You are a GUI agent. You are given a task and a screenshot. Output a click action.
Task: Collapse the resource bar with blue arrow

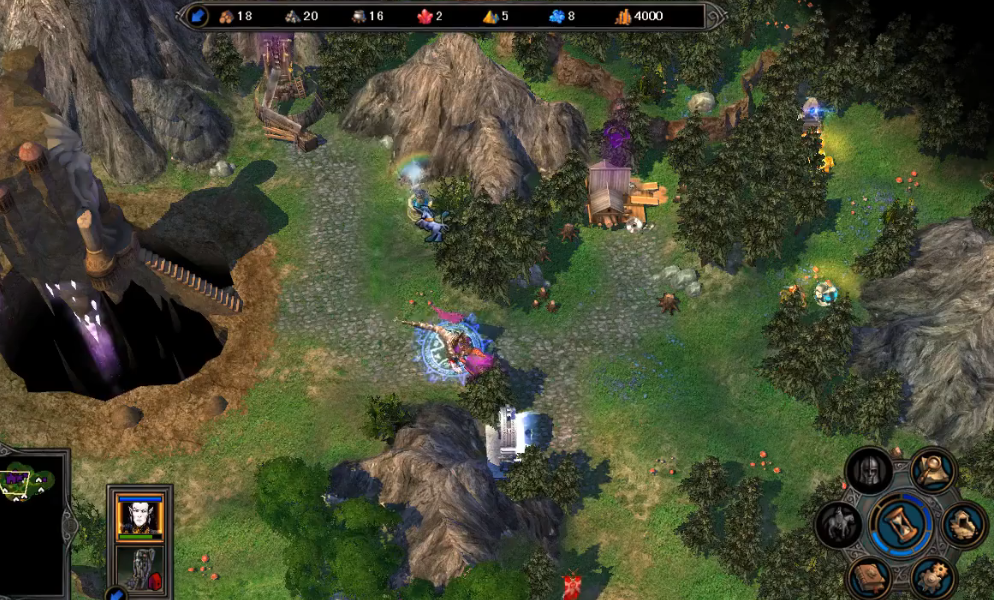click(198, 16)
